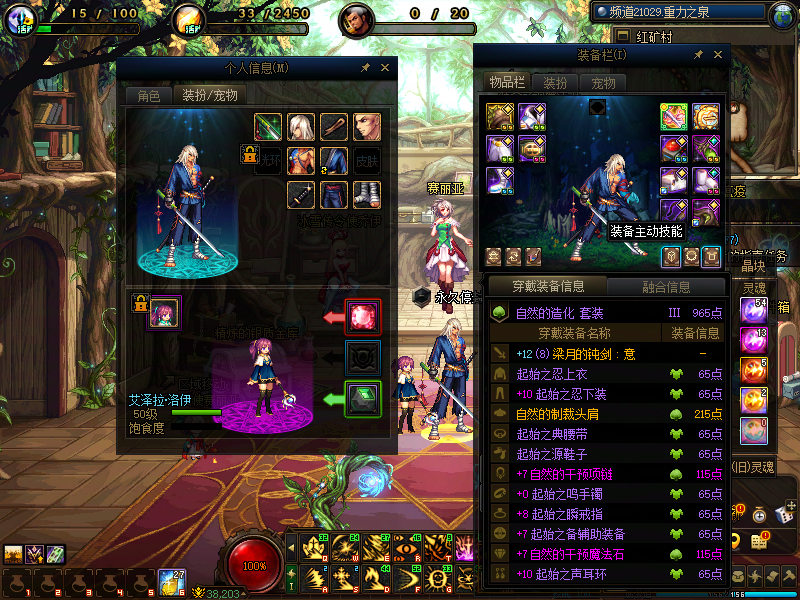The image size is (800, 600).
Task: Choose the red gem pet equipment slot
Action: click(x=362, y=316)
